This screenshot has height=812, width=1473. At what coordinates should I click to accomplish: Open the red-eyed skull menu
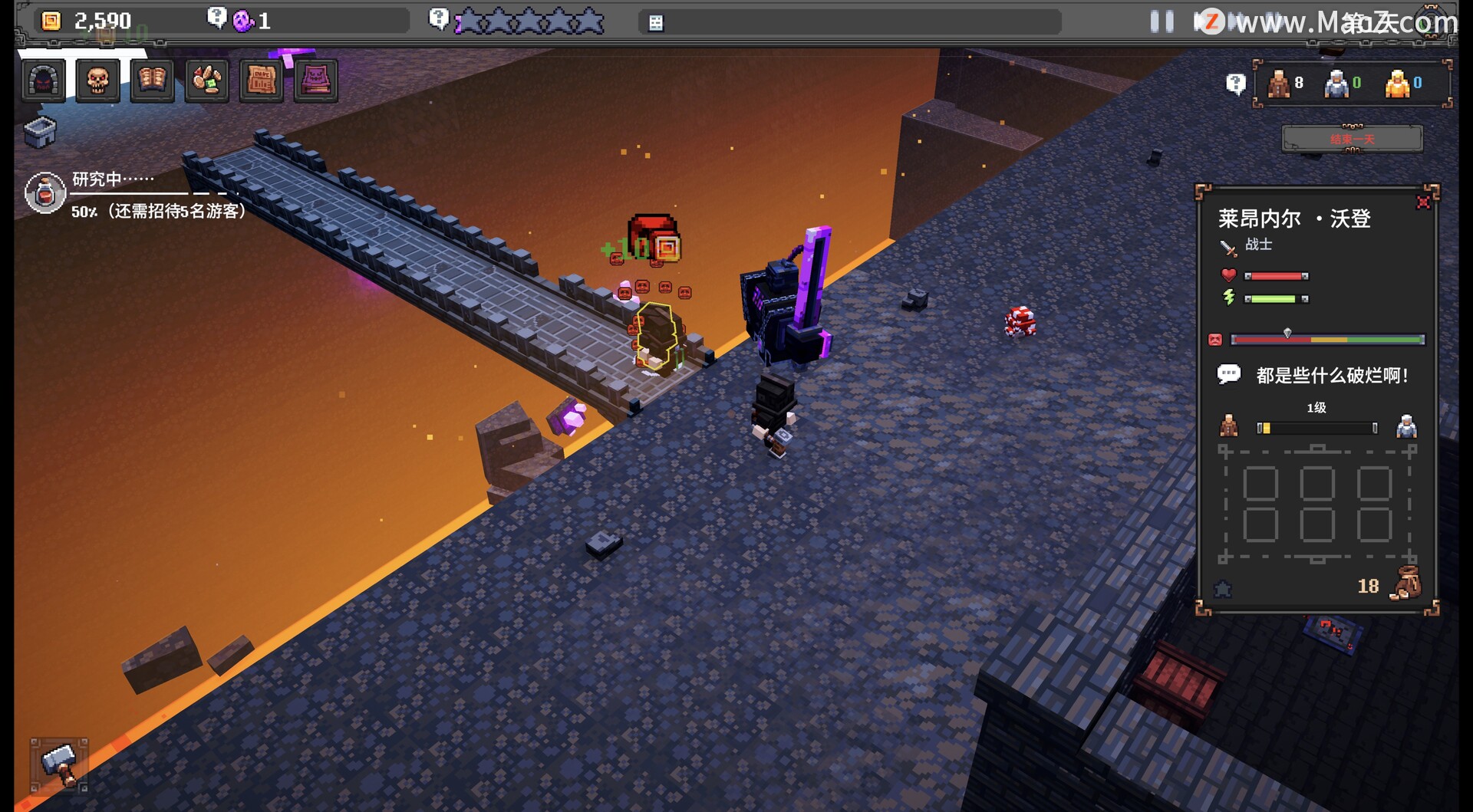[x=97, y=81]
